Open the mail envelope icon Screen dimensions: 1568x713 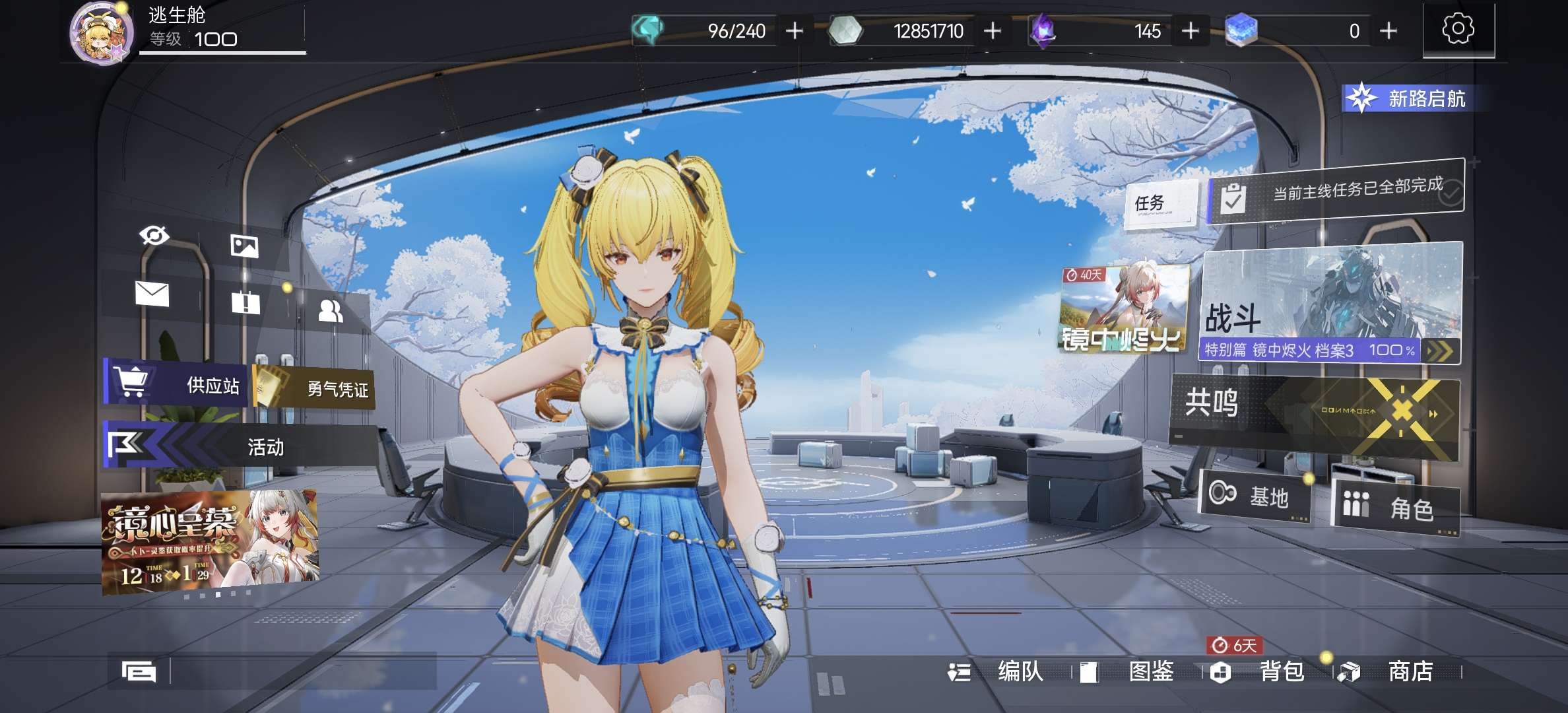pos(152,294)
